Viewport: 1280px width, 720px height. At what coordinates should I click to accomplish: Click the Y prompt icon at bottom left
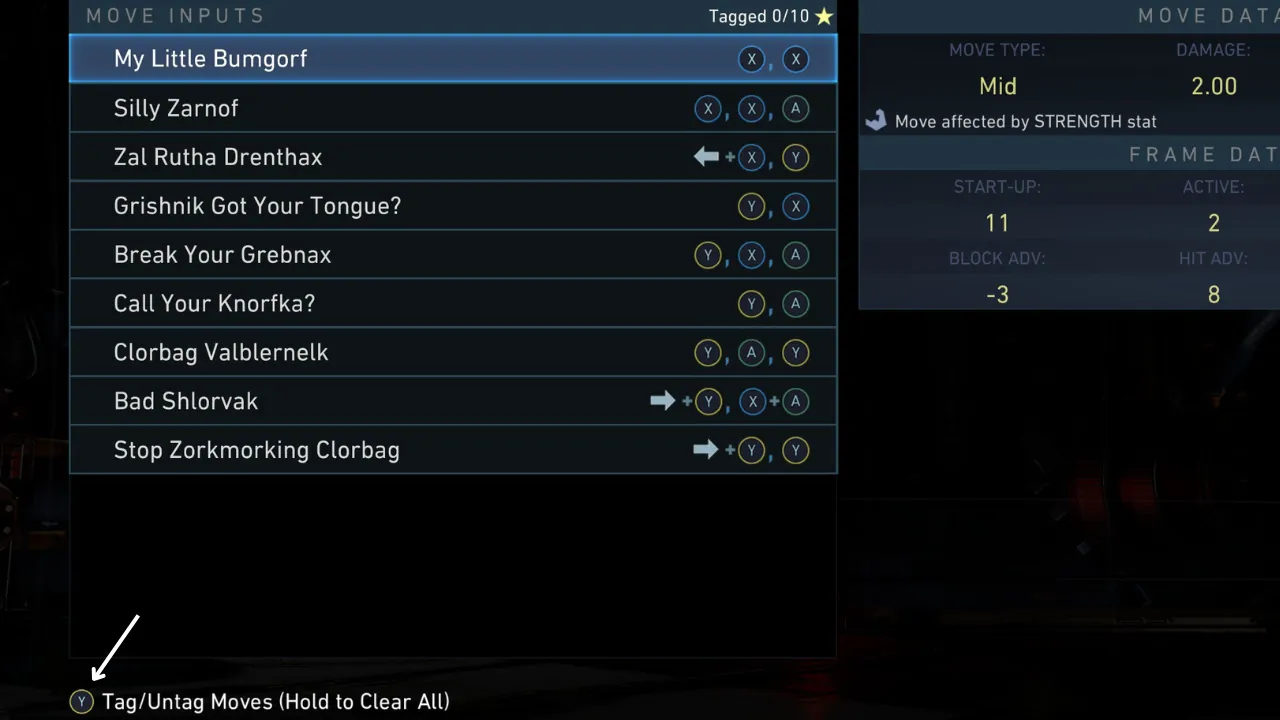point(81,701)
